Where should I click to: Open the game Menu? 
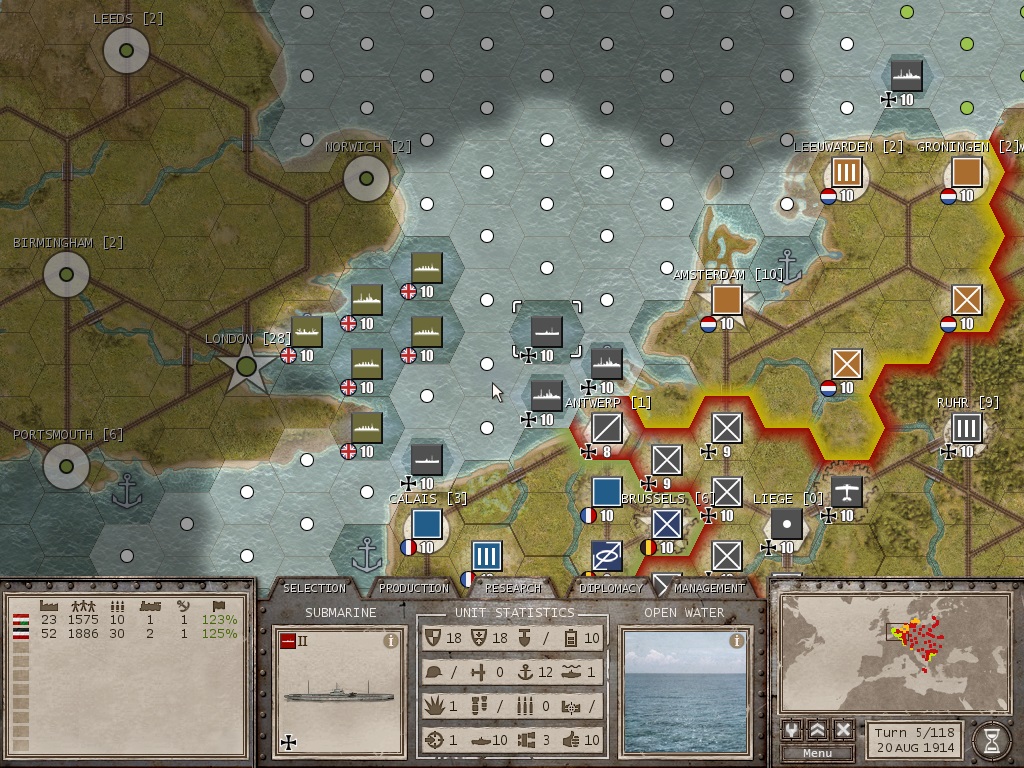click(817, 753)
